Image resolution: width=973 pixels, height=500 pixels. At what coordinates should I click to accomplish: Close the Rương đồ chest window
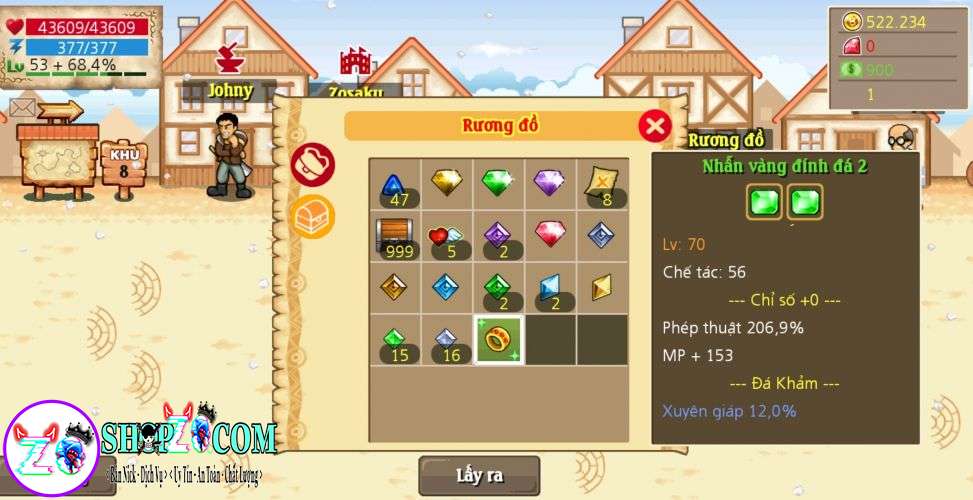click(654, 126)
